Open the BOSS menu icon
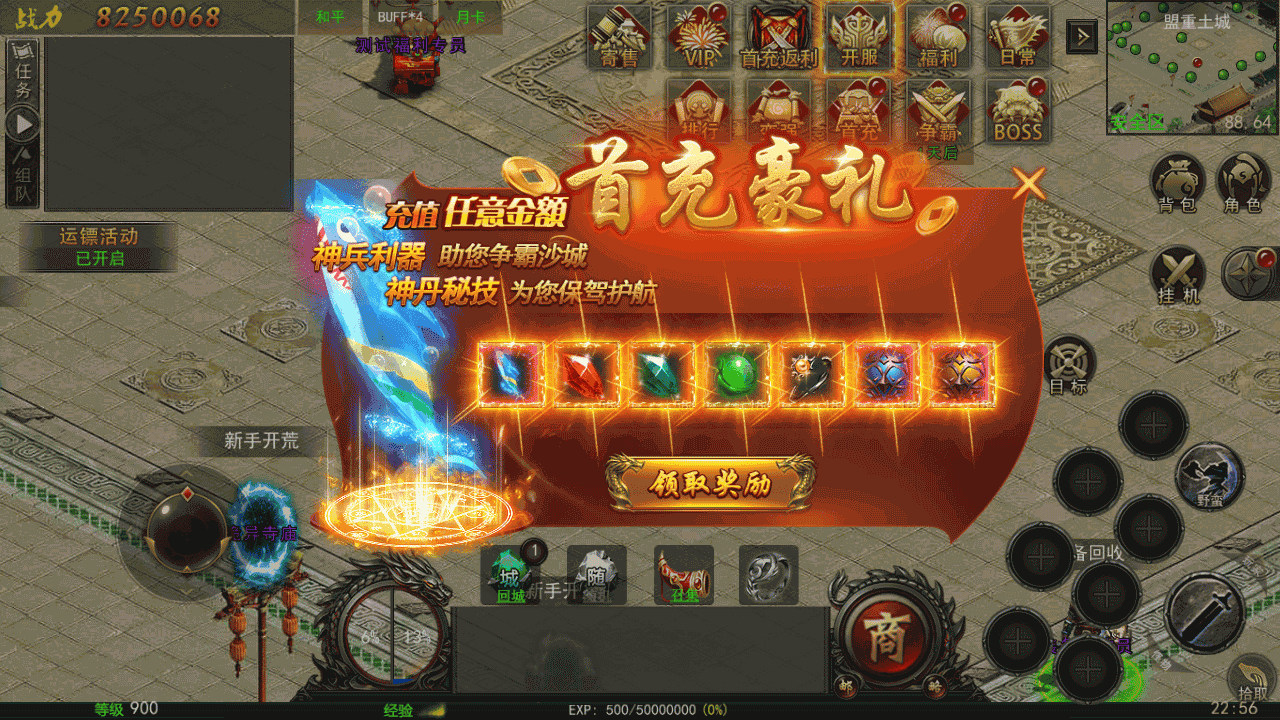The height and width of the screenshot is (720, 1280). point(1018,111)
